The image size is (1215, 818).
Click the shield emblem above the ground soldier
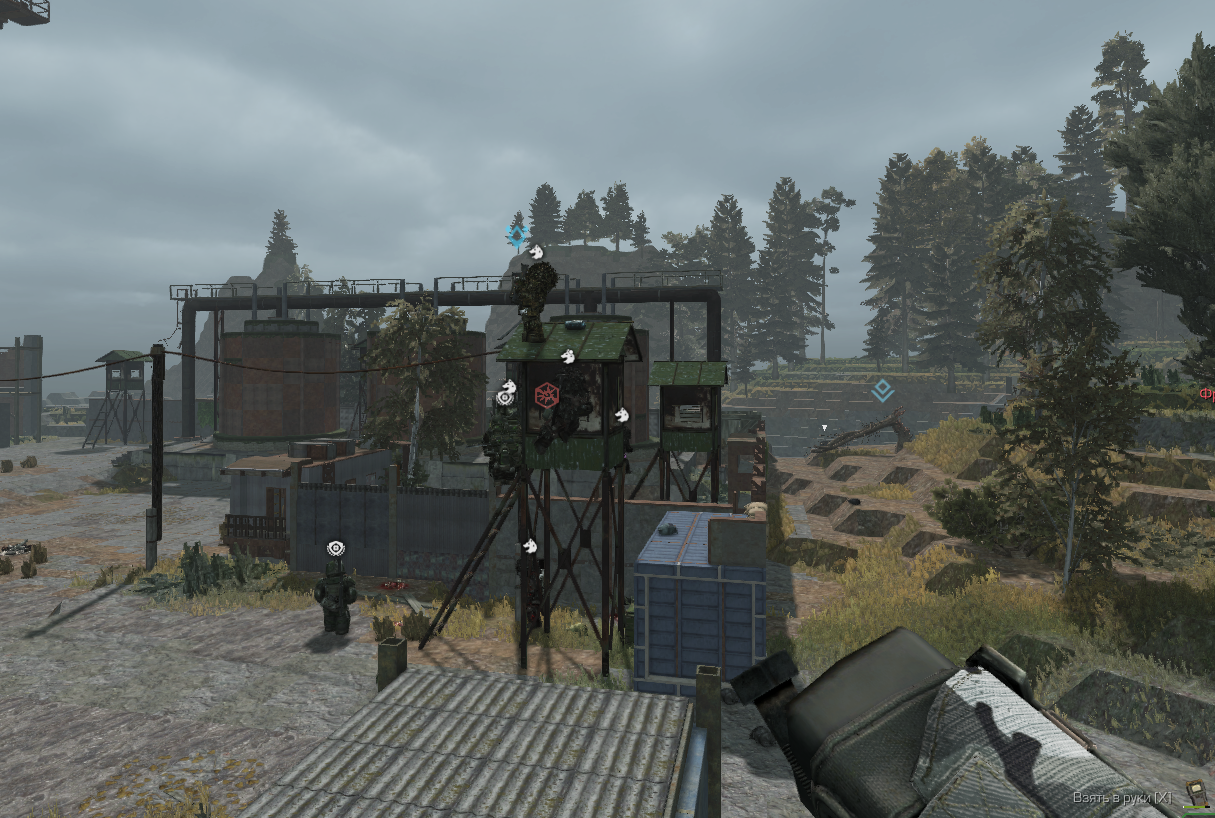coord(335,548)
